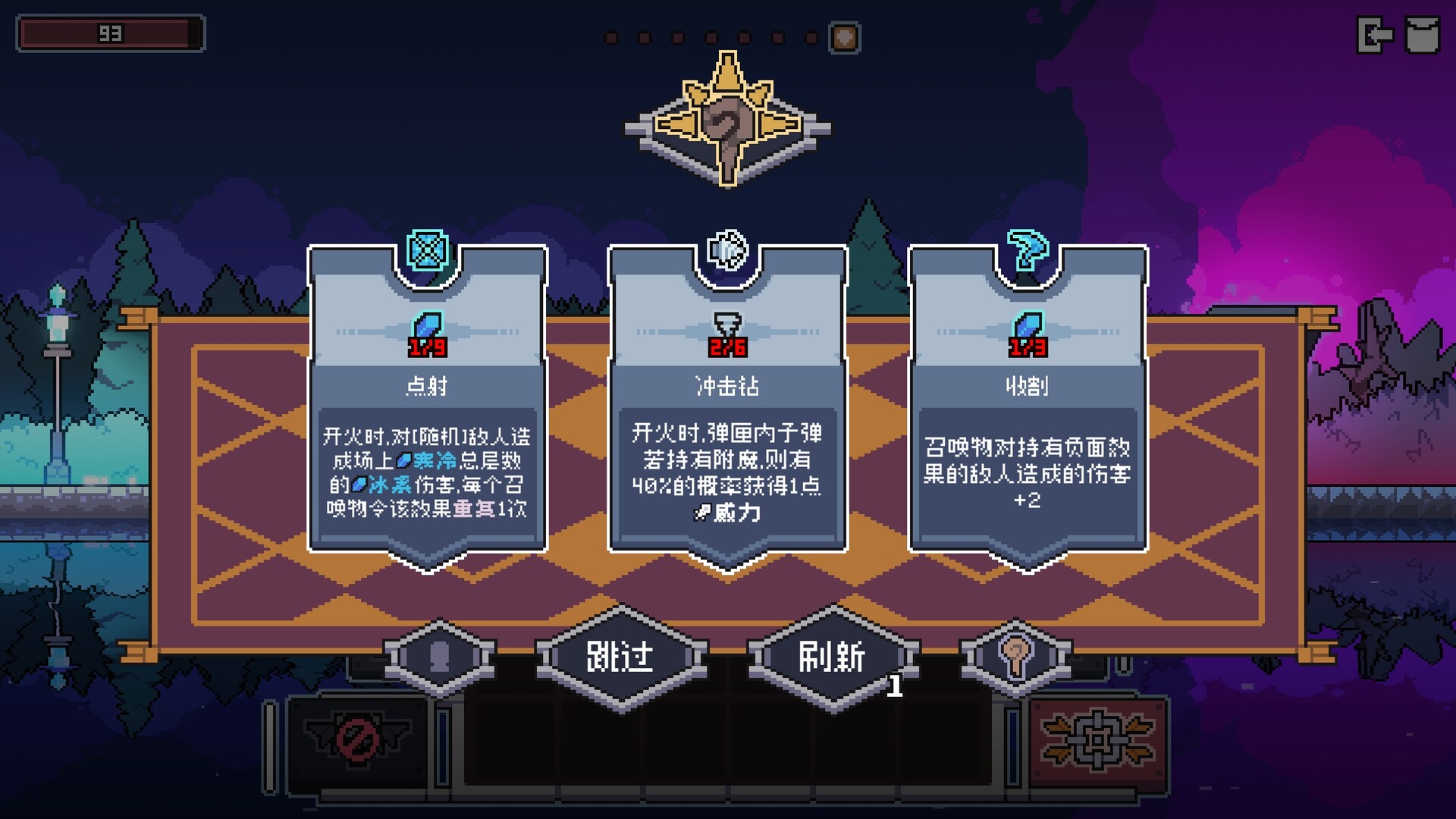Click the health bar showing 93
This screenshot has width=1456, height=819.
point(110,33)
